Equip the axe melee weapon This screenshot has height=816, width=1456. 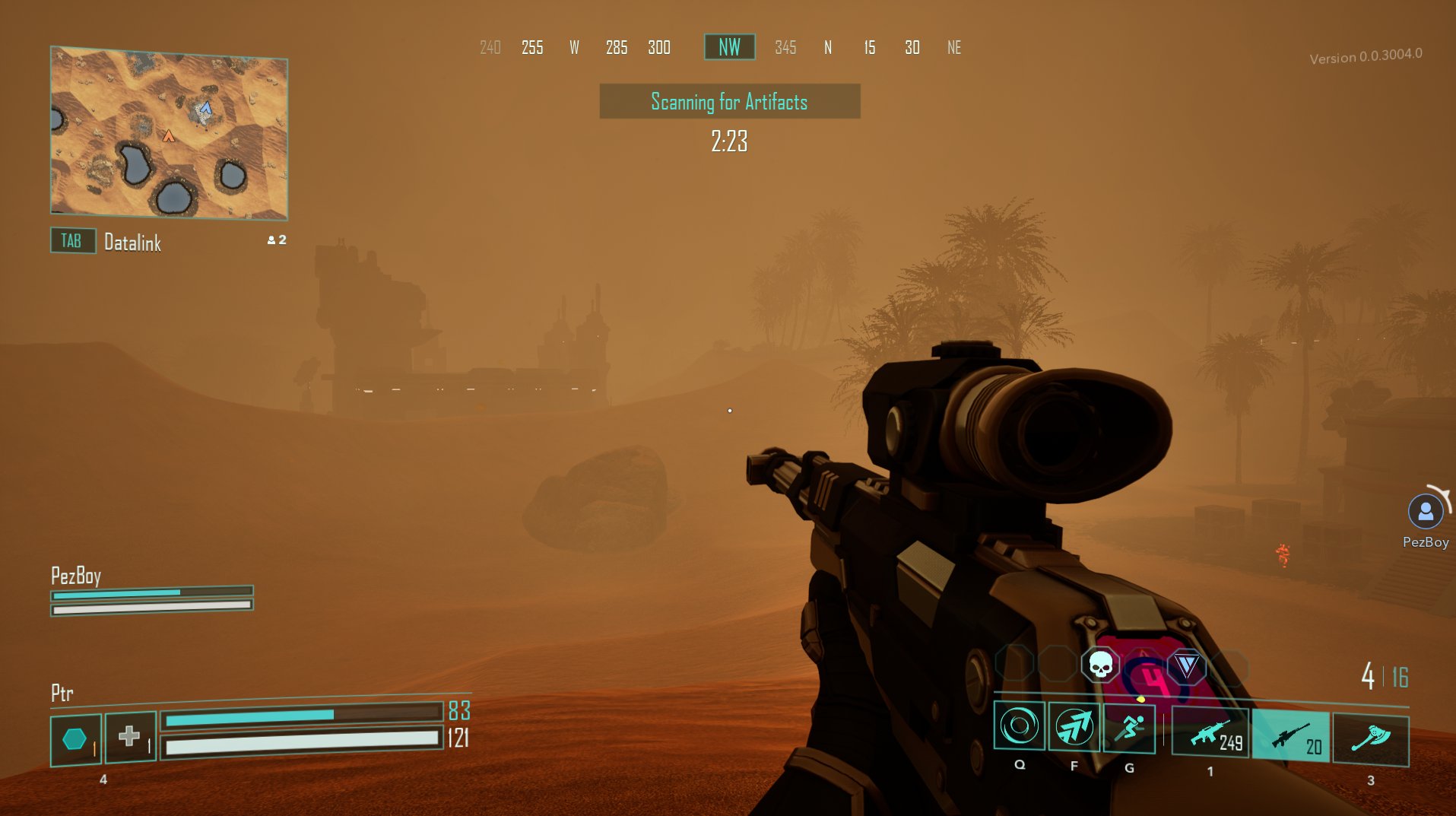(x=1370, y=738)
